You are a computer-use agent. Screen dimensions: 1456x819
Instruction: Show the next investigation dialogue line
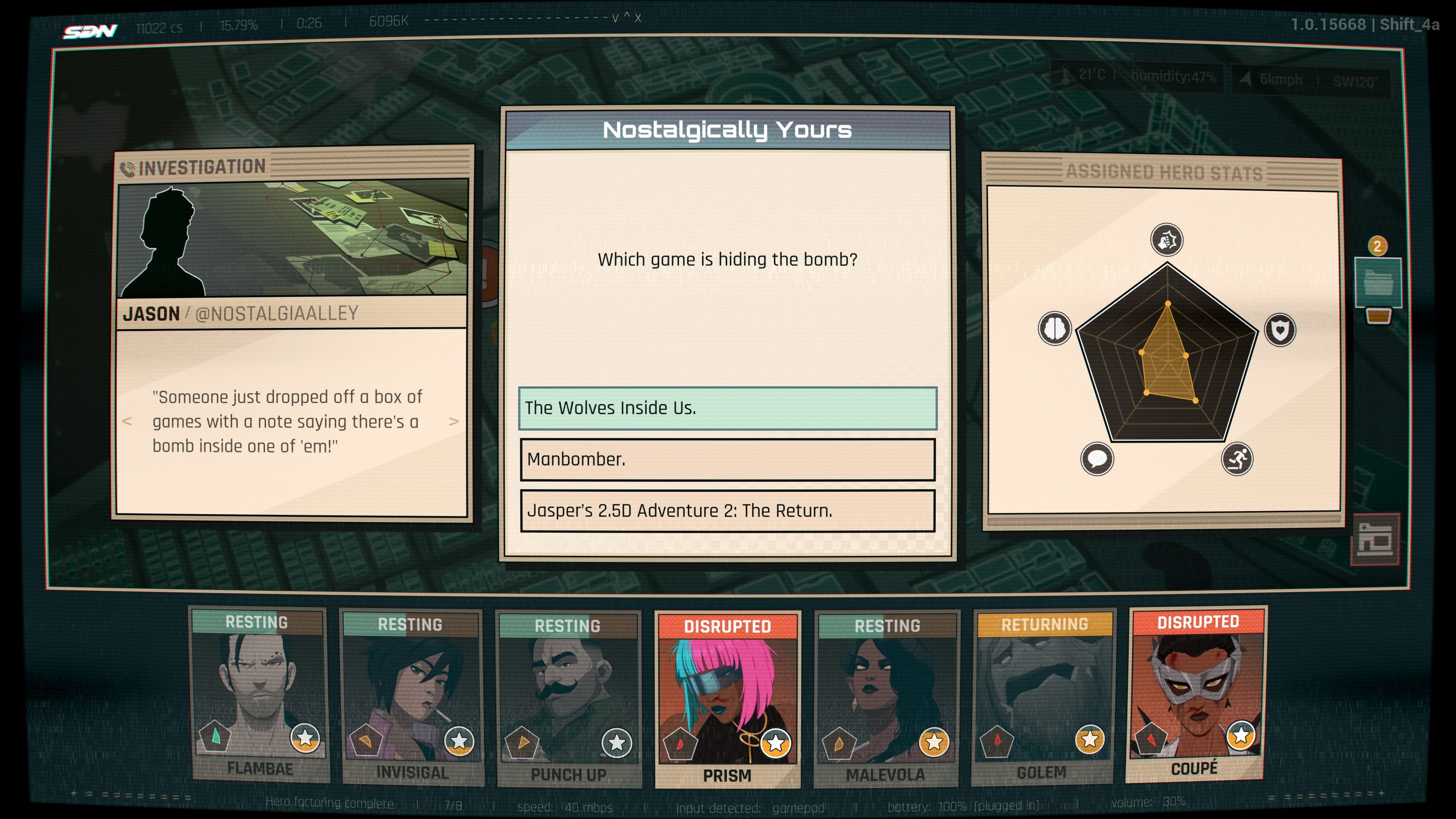point(453,422)
